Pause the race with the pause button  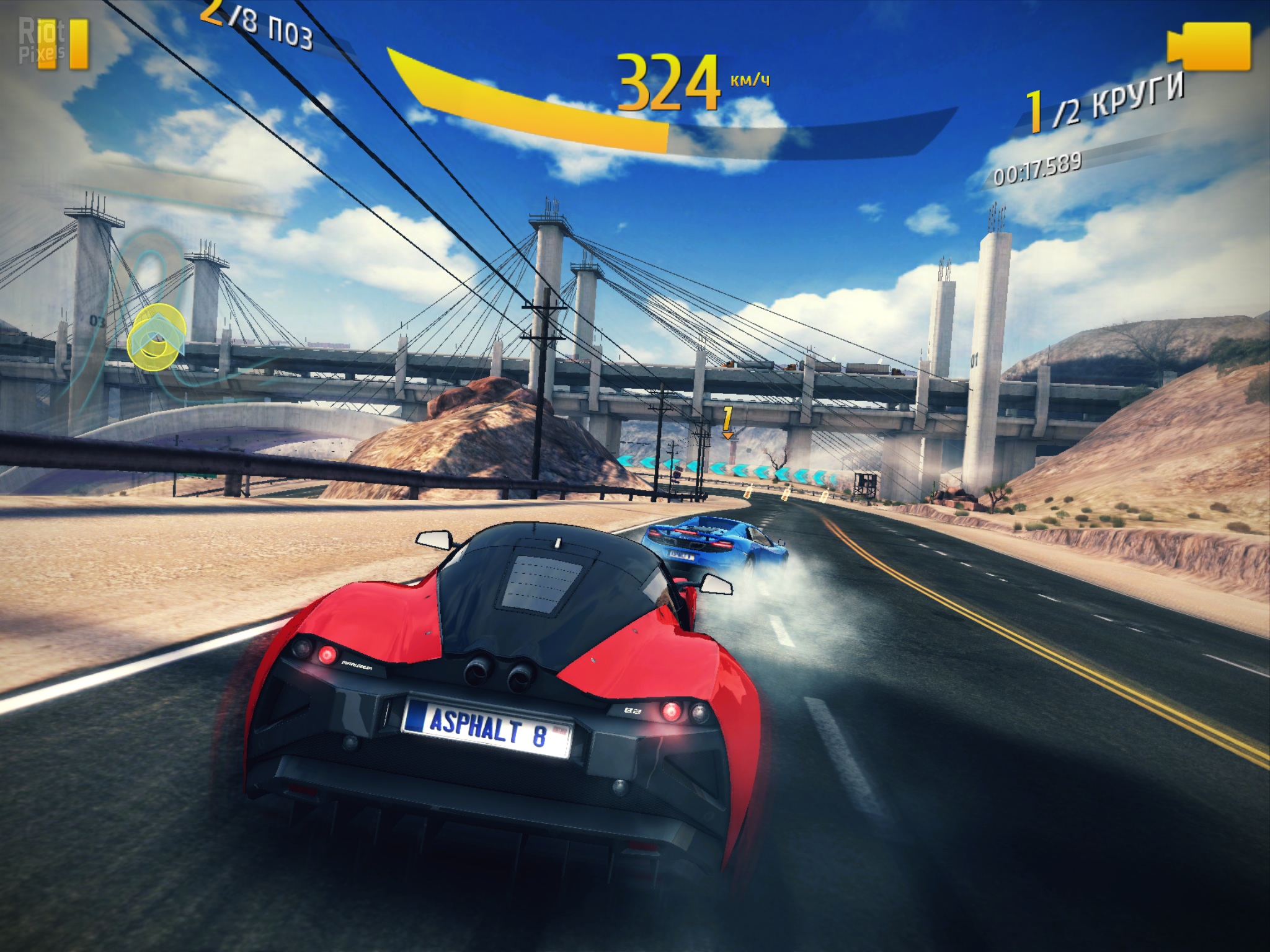(63, 43)
